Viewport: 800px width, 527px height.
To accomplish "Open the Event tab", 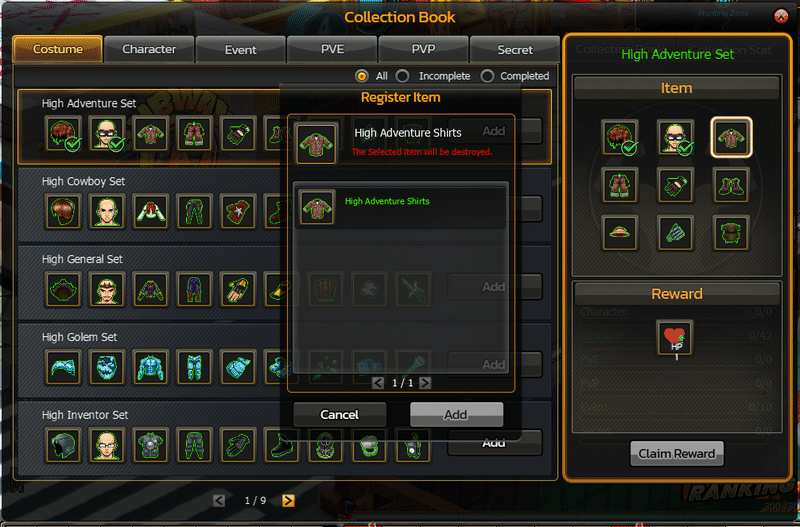I will tap(240, 49).
